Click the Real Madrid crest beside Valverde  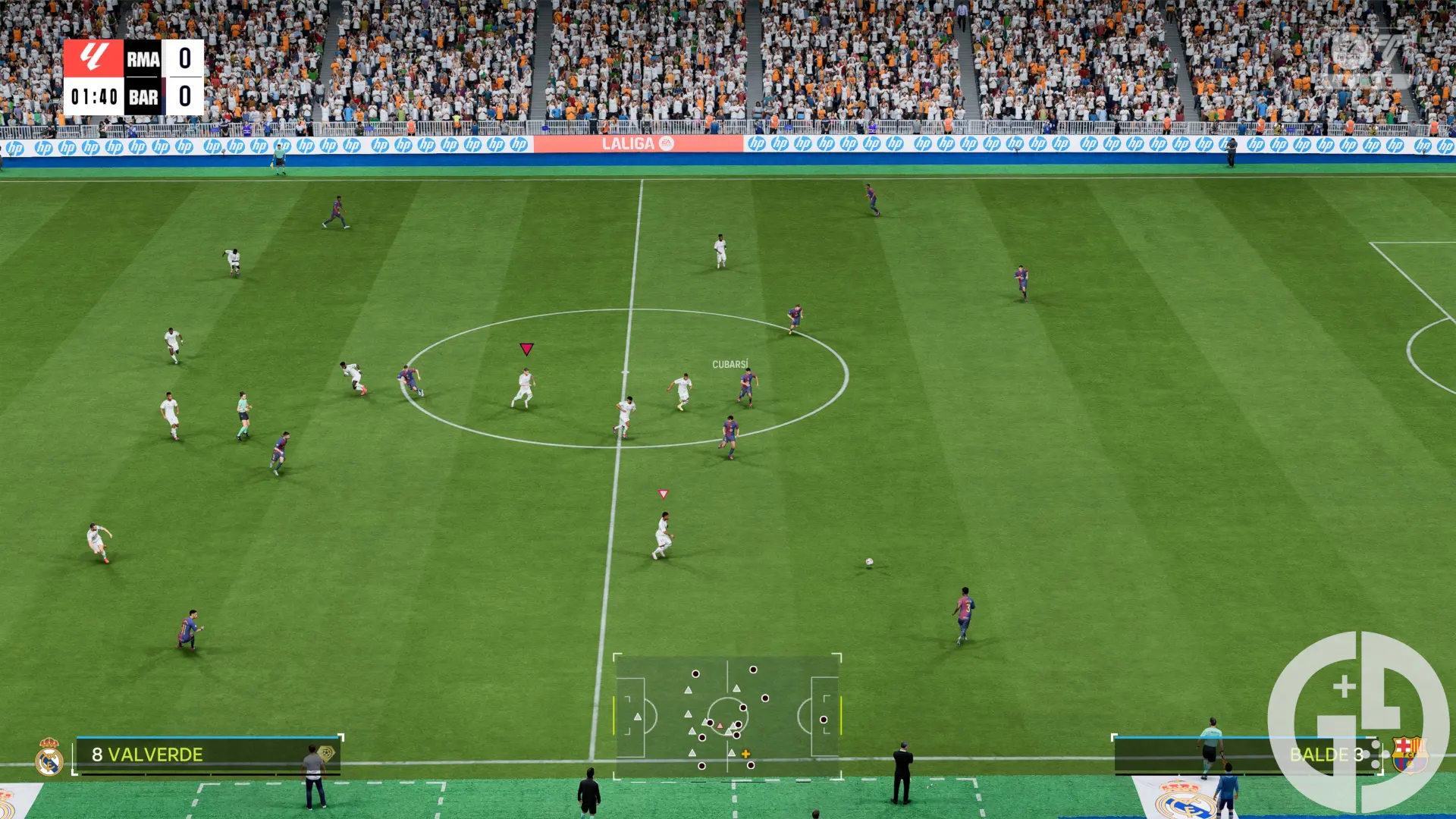pyautogui.click(x=49, y=758)
